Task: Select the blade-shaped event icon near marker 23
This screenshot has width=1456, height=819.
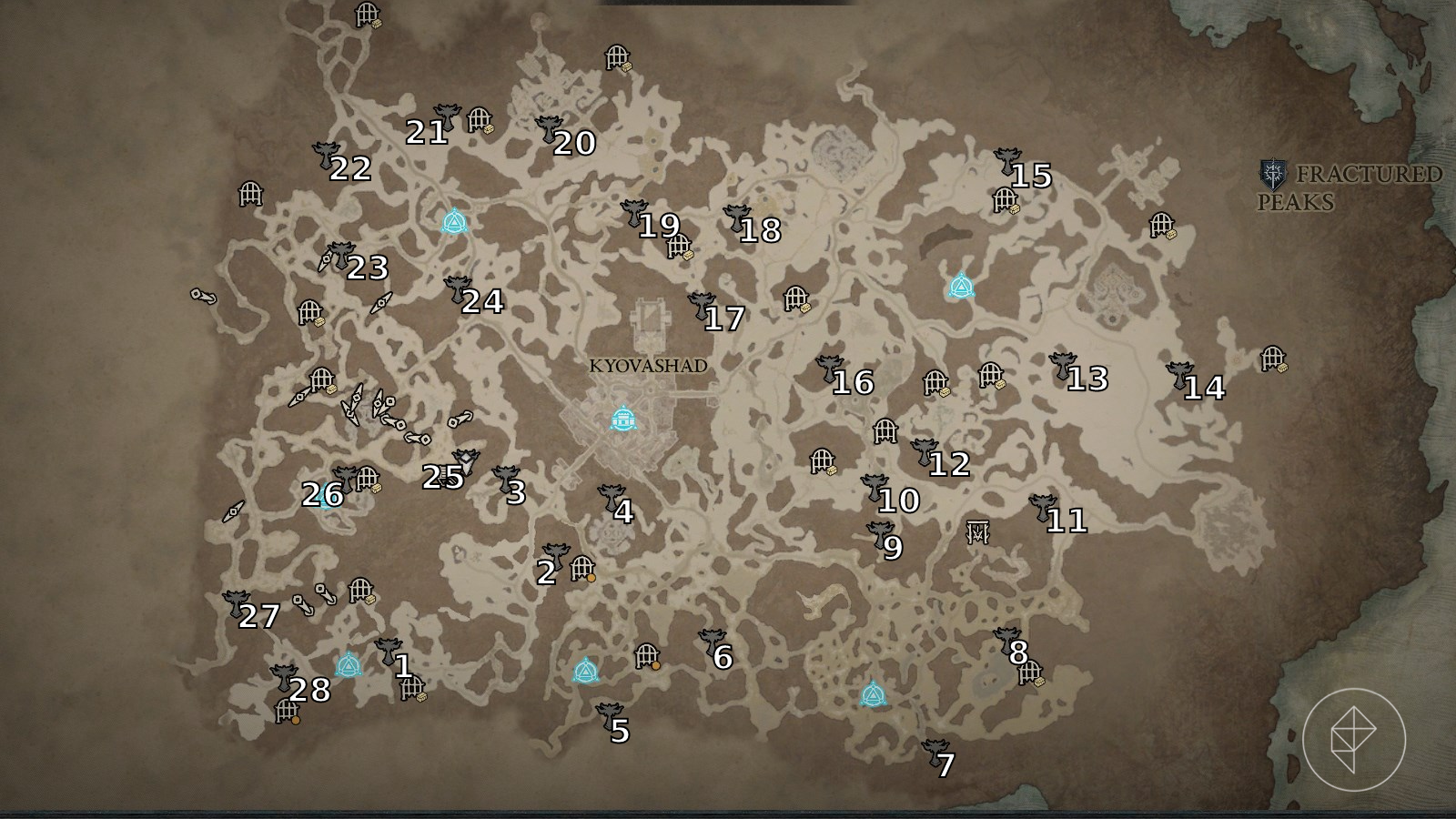Action: pos(324,260)
